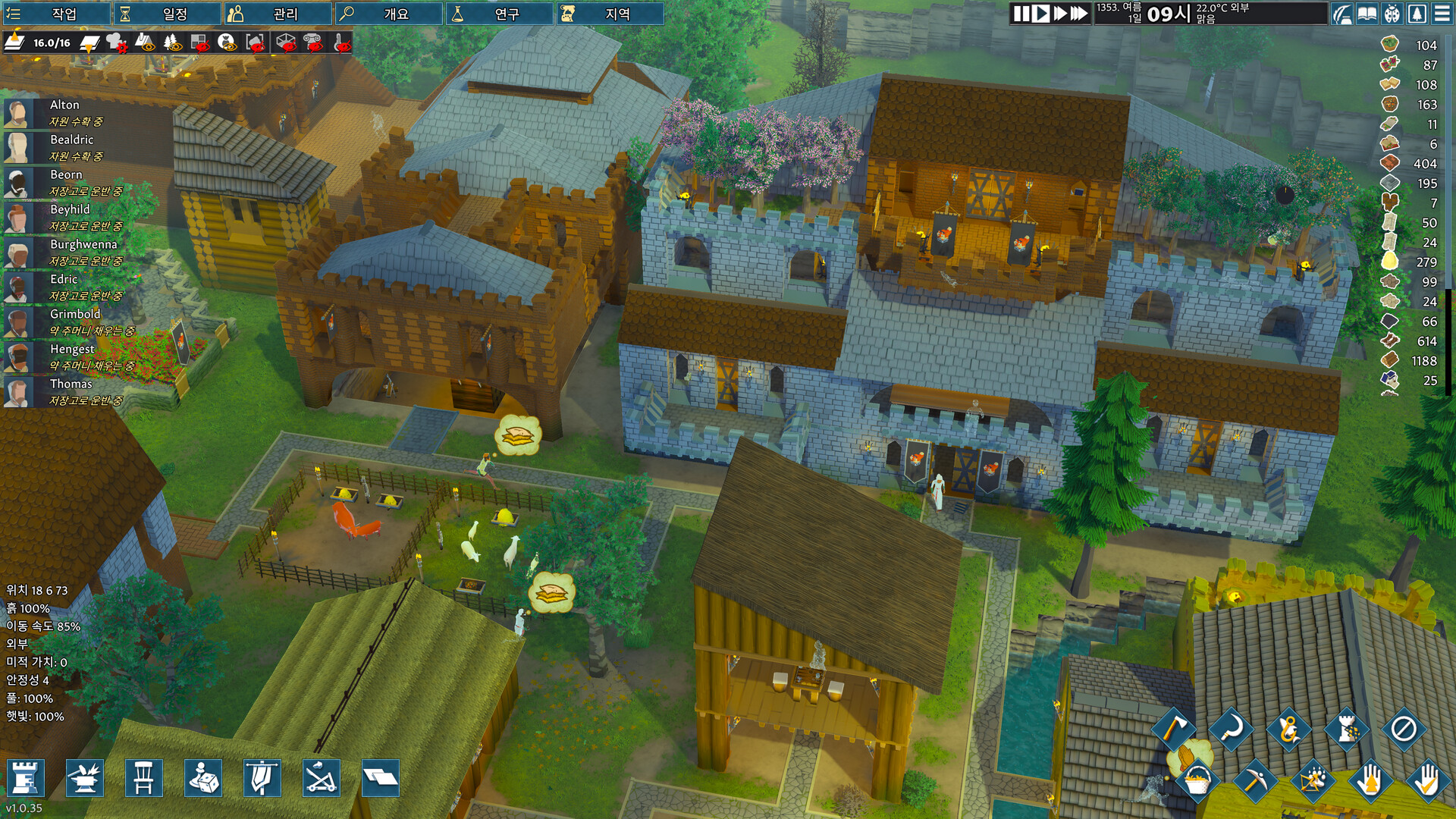The width and height of the screenshot is (1456, 819).
Task: Activate the cancel order circle-slash icon
Action: 1404,730
